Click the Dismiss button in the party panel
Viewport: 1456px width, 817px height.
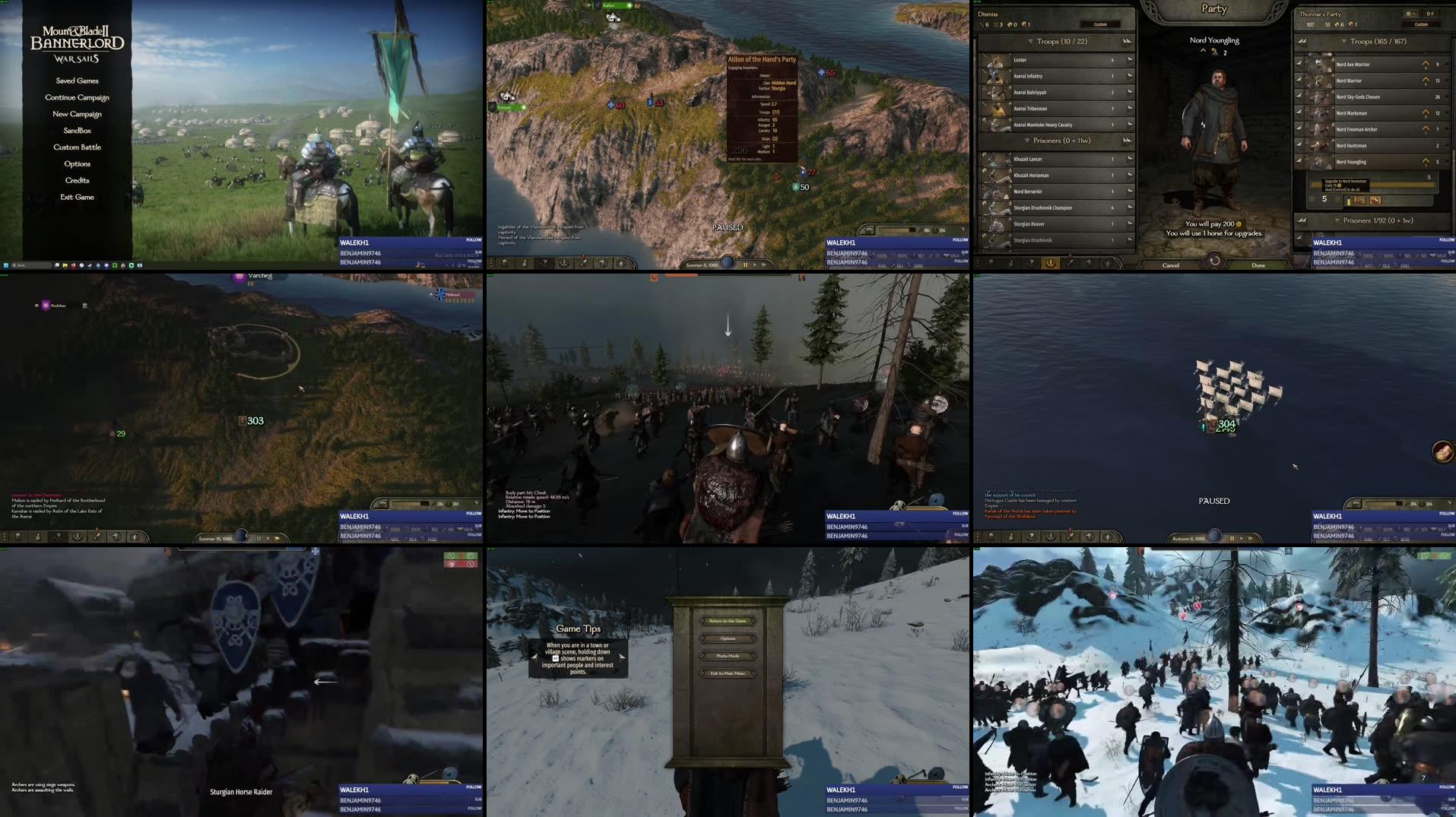(x=986, y=12)
